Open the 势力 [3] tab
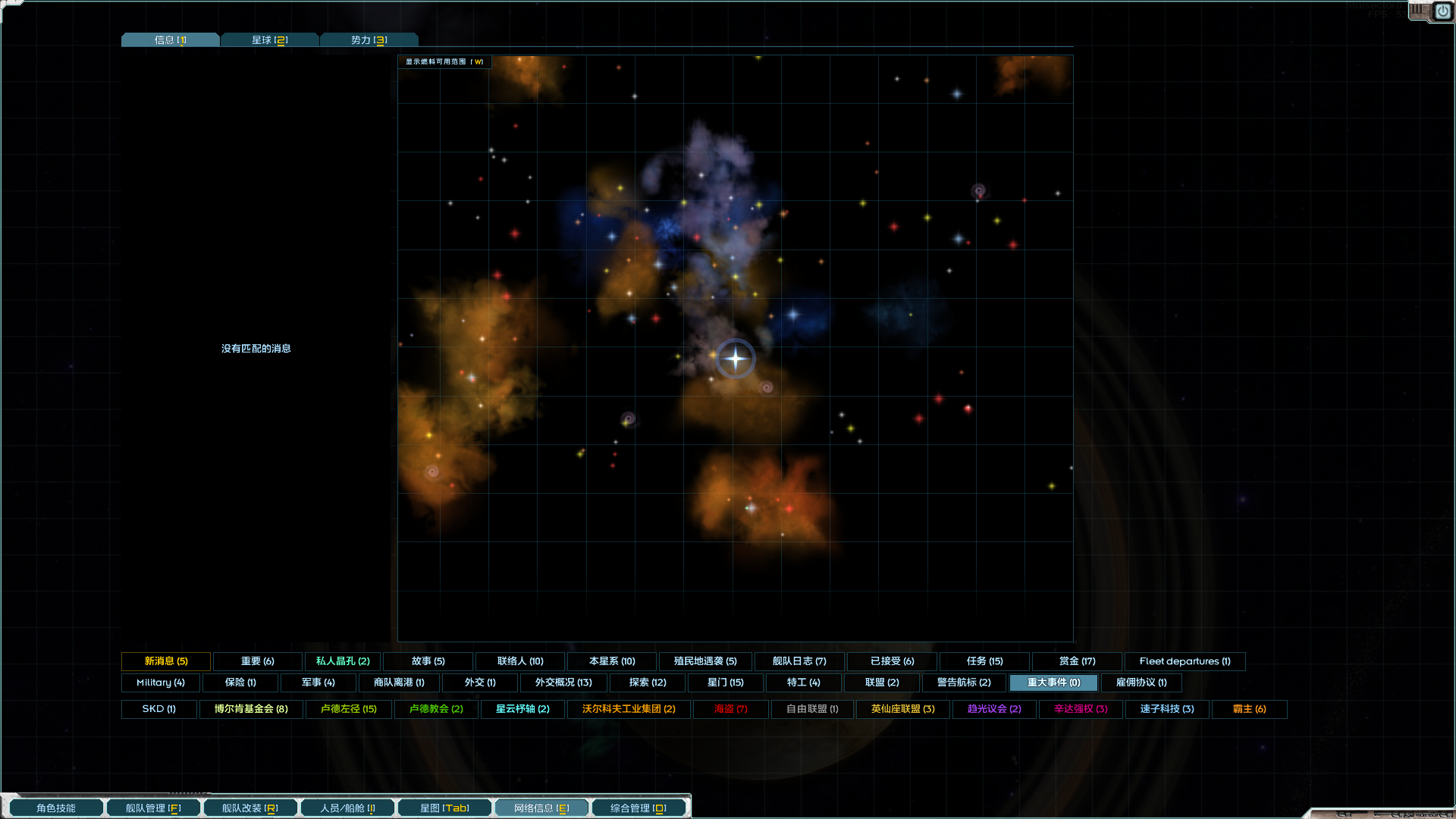1456x819 pixels. (x=369, y=39)
